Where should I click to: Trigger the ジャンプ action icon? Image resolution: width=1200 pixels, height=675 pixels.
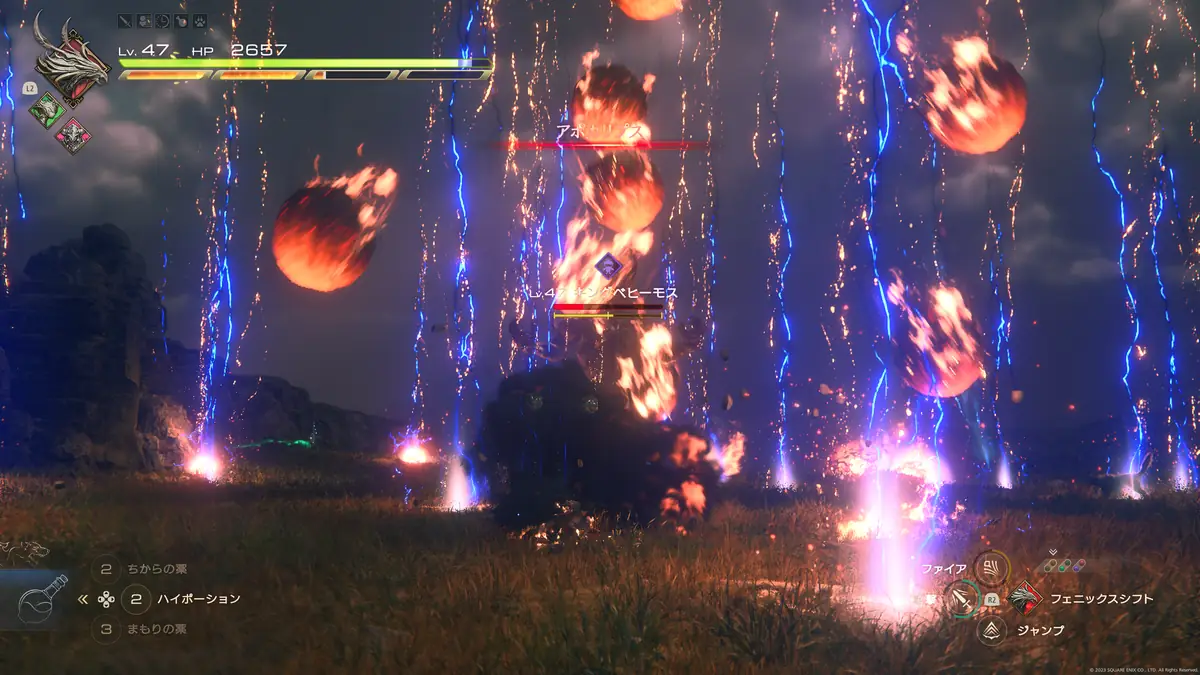tap(992, 630)
